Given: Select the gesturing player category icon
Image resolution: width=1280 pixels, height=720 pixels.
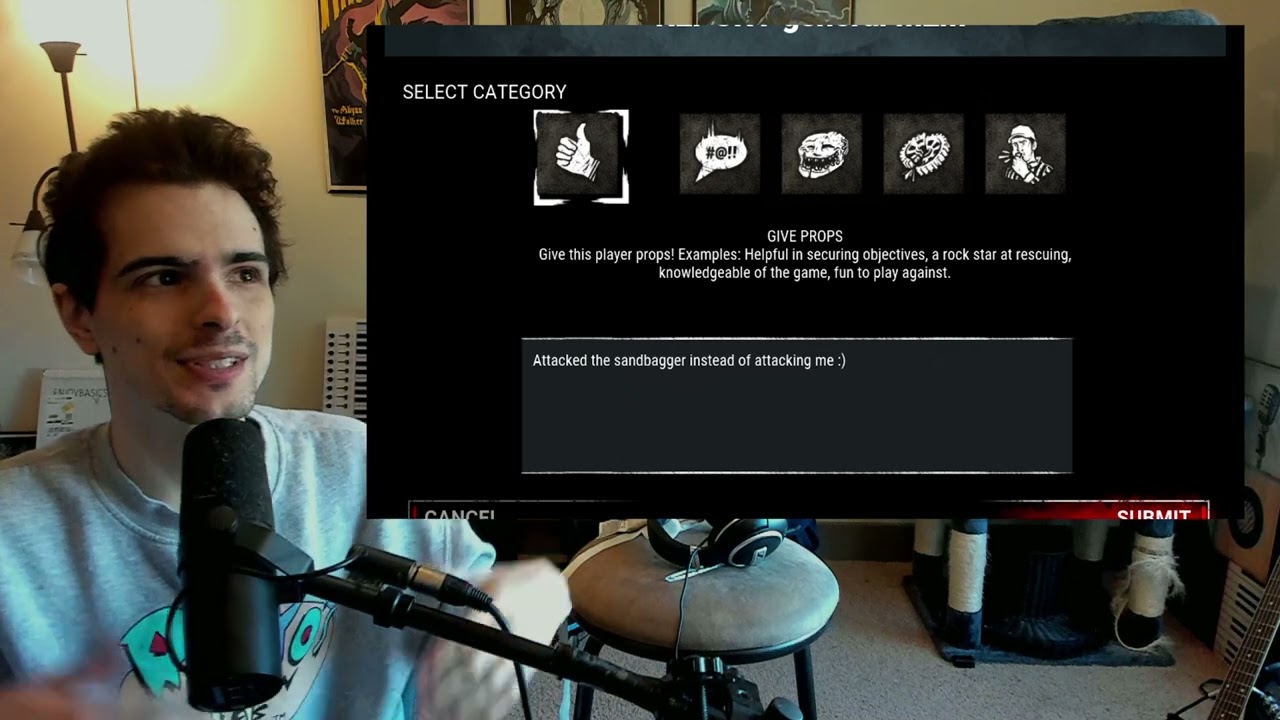Looking at the screenshot, I should pos(1025,153).
